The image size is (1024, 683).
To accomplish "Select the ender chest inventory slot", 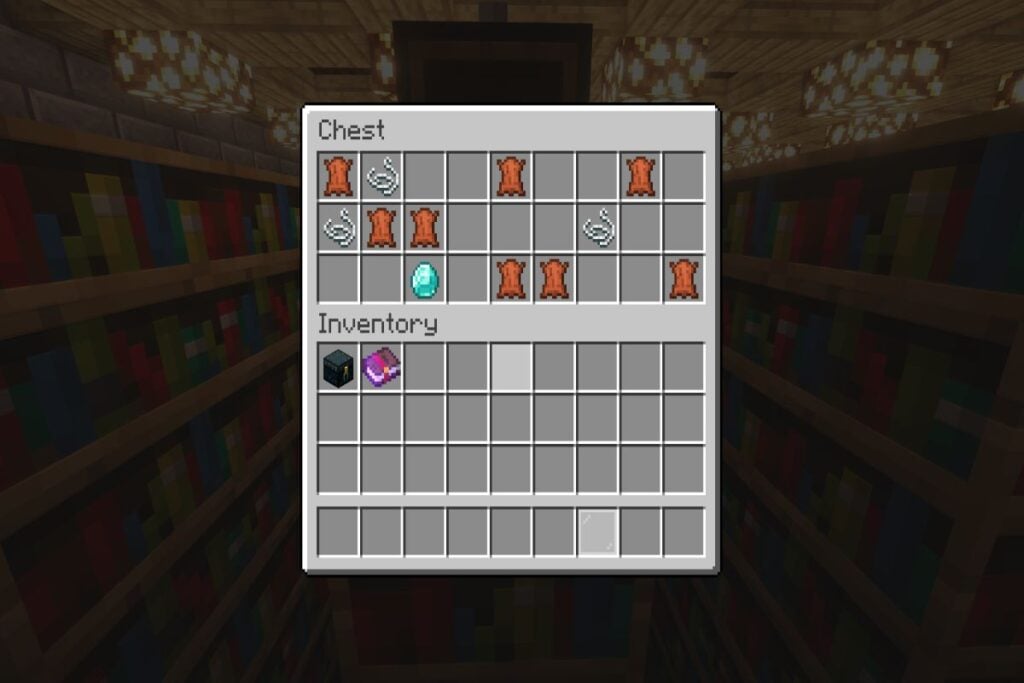I will [x=339, y=368].
